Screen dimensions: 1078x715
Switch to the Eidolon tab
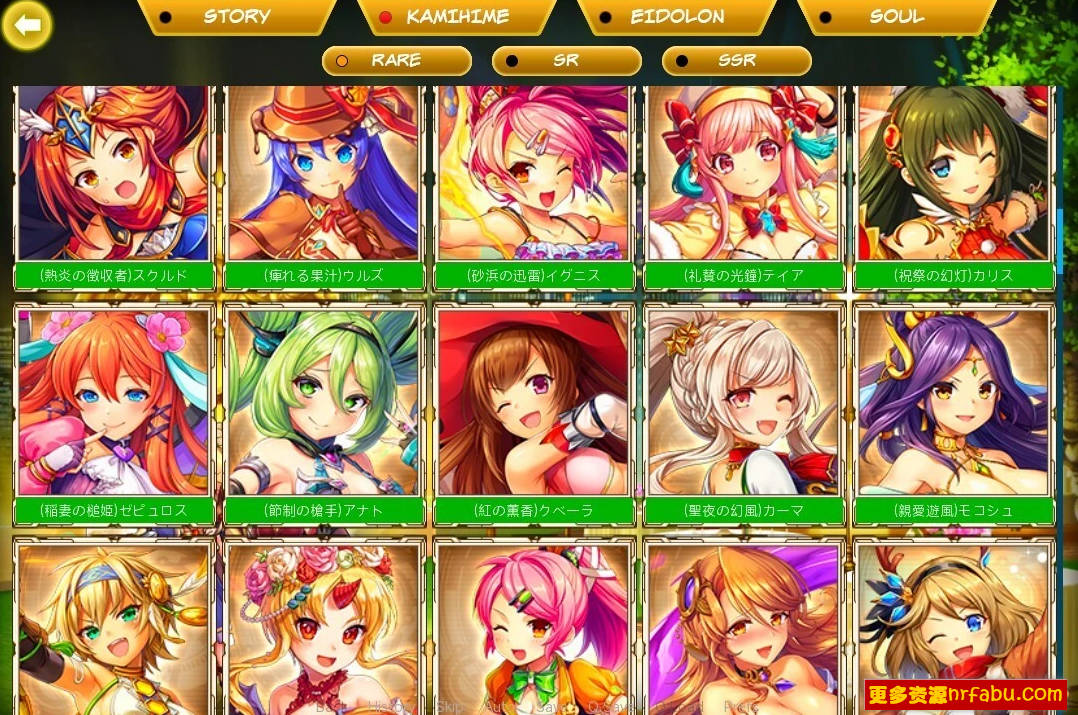pos(676,16)
